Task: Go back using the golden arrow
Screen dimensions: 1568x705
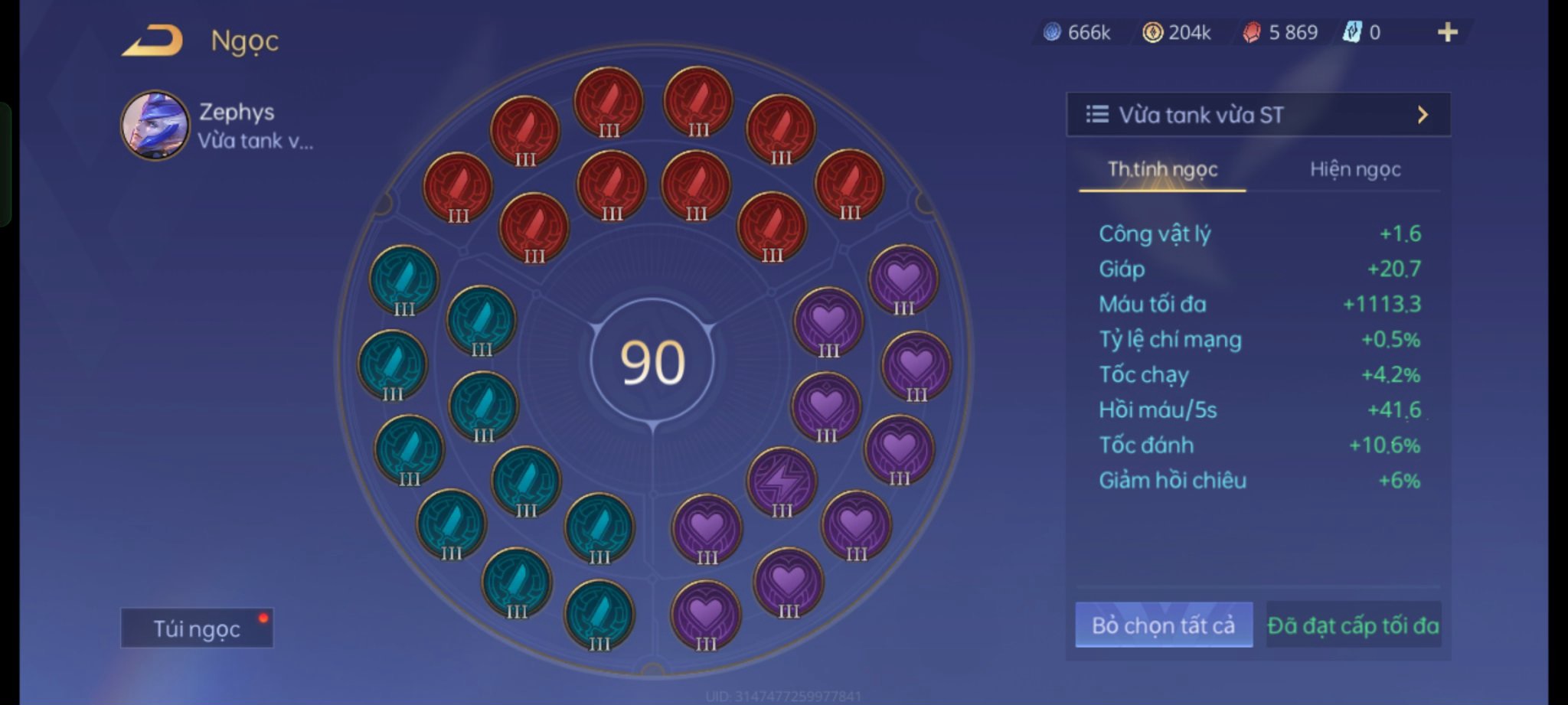Action: click(152, 41)
